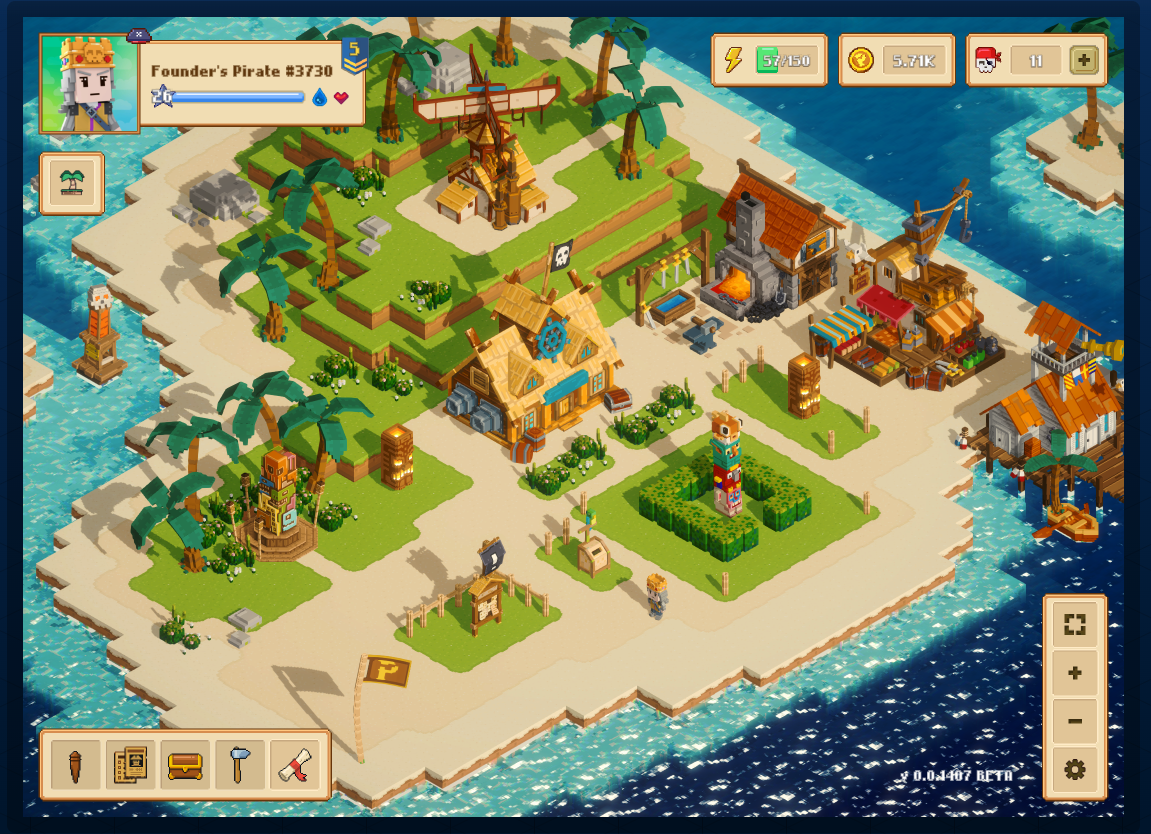Open the Founder's Pirate character portrait
The height and width of the screenshot is (834, 1151).
click(x=89, y=84)
